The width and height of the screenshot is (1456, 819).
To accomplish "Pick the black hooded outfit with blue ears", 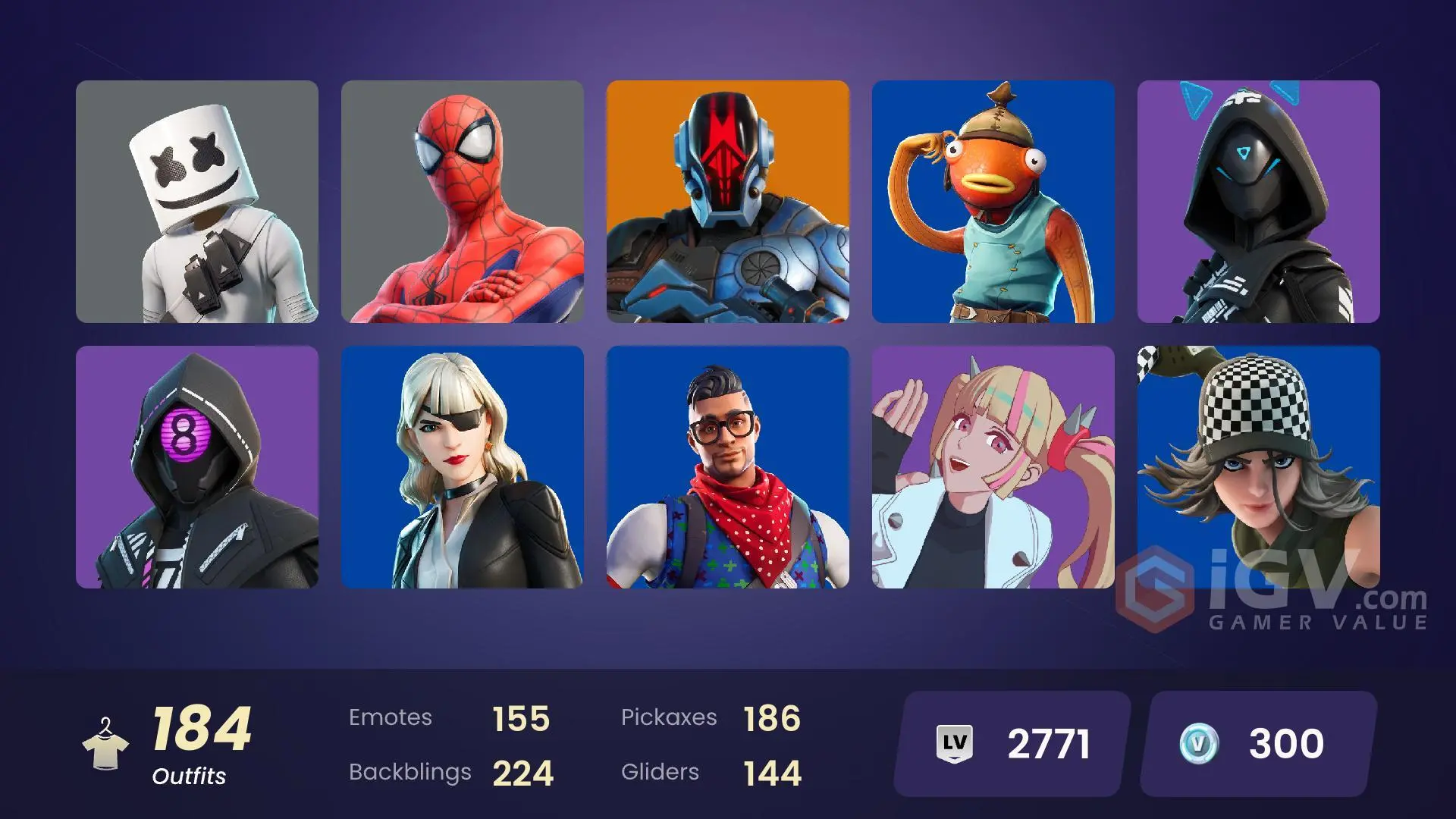I will pyautogui.click(x=1259, y=202).
